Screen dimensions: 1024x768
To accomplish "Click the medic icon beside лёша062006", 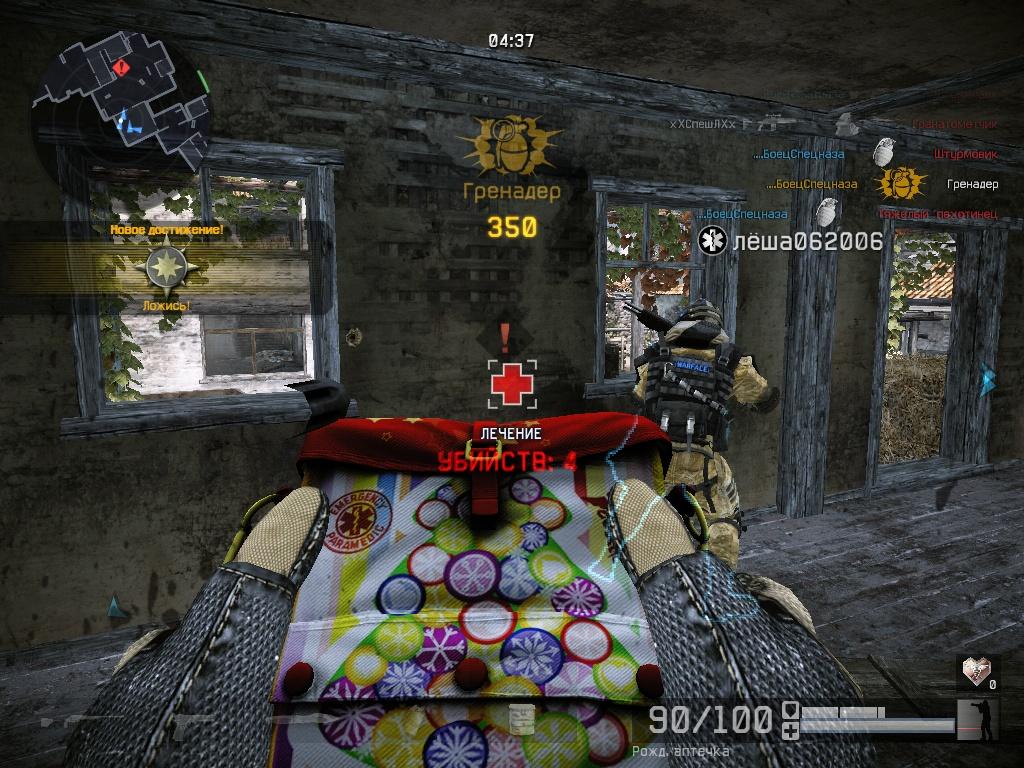I will [712, 241].
